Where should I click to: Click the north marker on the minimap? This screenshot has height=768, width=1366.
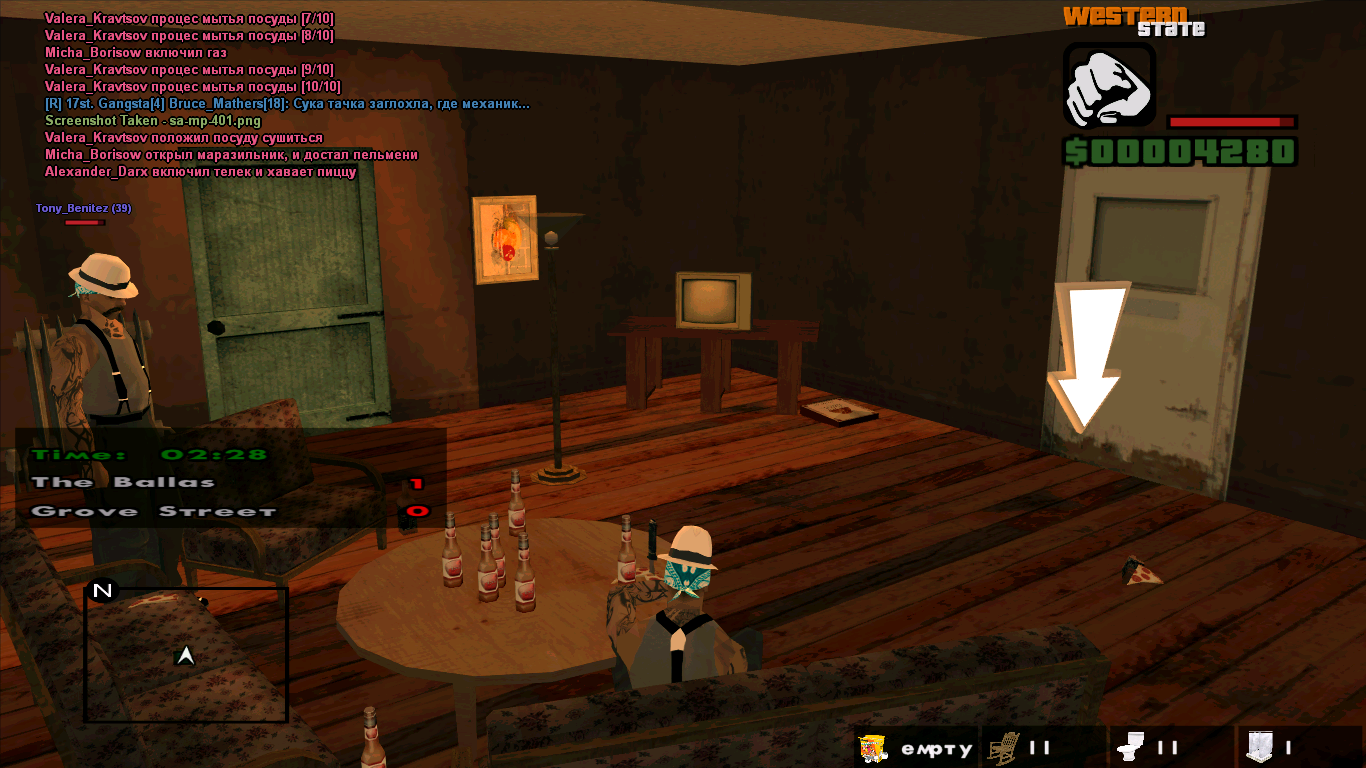pyautogui.click(x=103, y=591)
